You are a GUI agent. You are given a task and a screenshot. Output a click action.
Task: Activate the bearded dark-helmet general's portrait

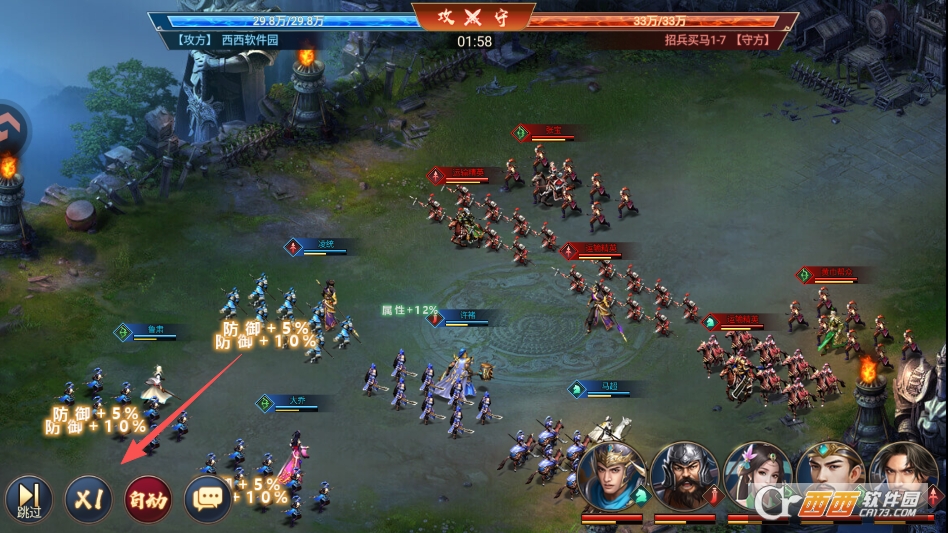pyautogui.click(x=685, y=477)
